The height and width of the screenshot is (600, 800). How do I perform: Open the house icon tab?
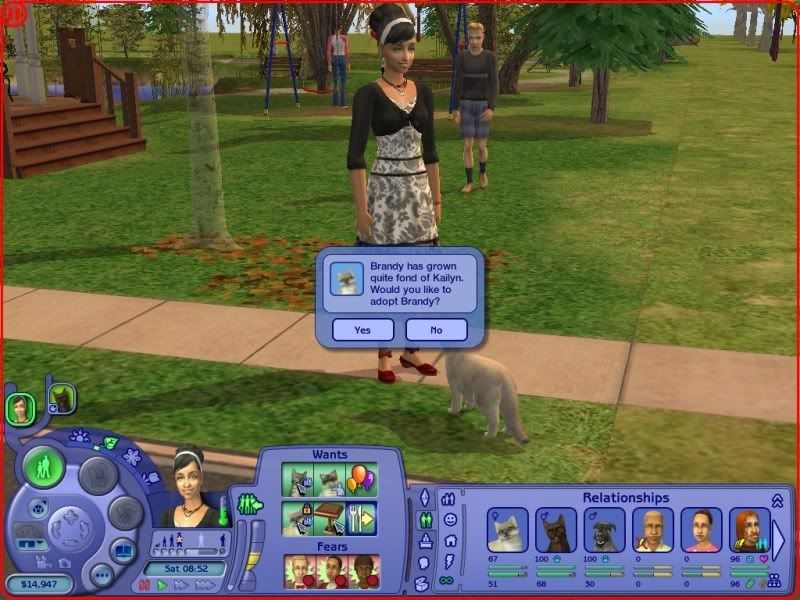click(449, 540)
